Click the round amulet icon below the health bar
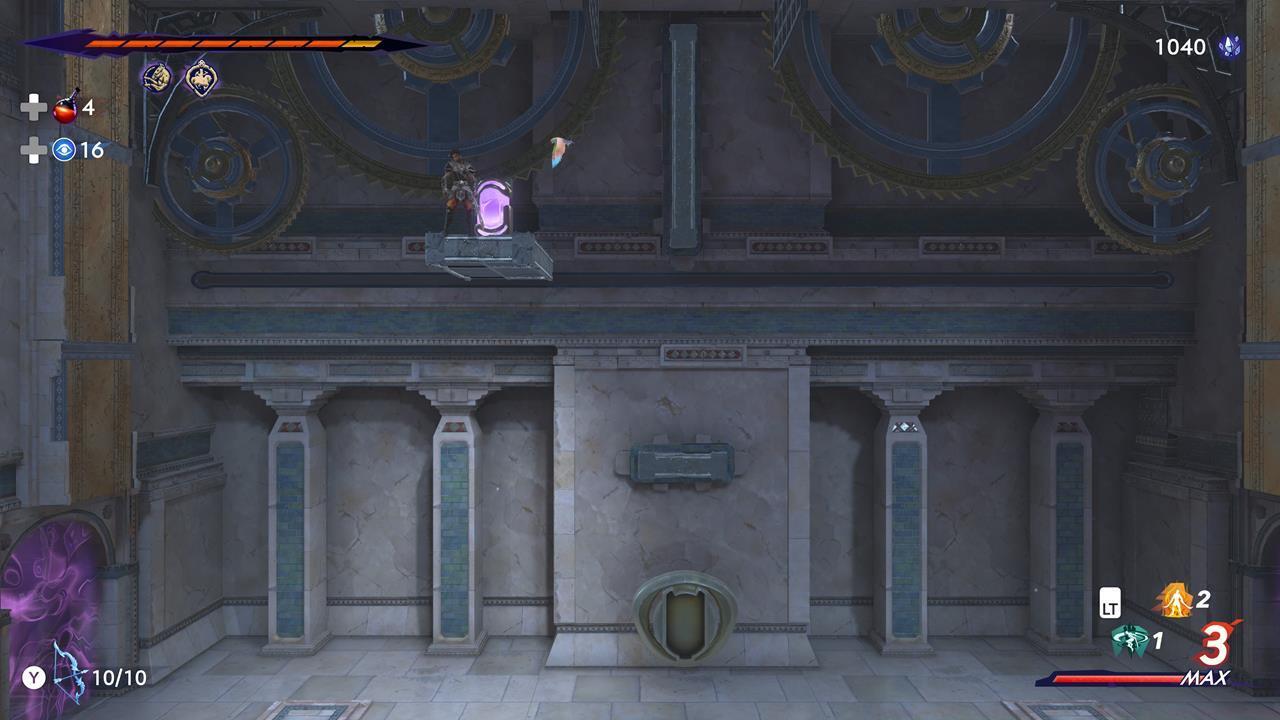This screenshot has width=1280, height=720. point(155,76)
